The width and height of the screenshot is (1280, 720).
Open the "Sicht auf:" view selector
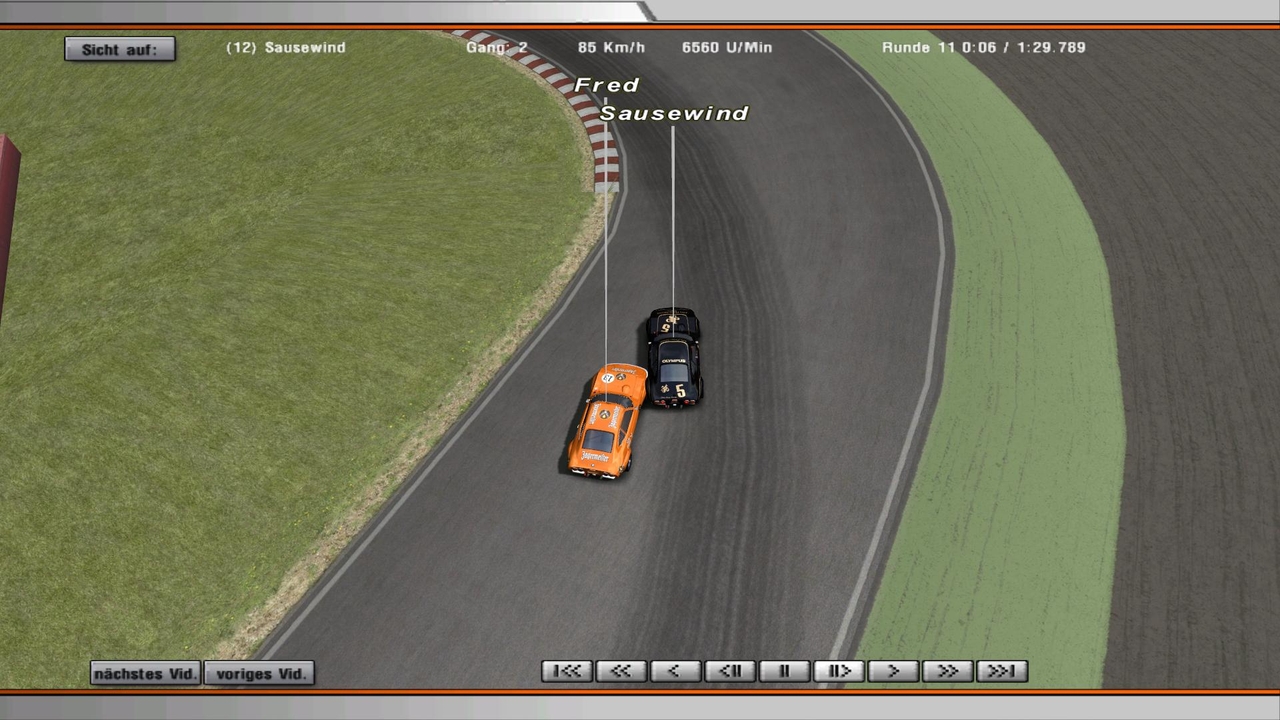[119, 49]
